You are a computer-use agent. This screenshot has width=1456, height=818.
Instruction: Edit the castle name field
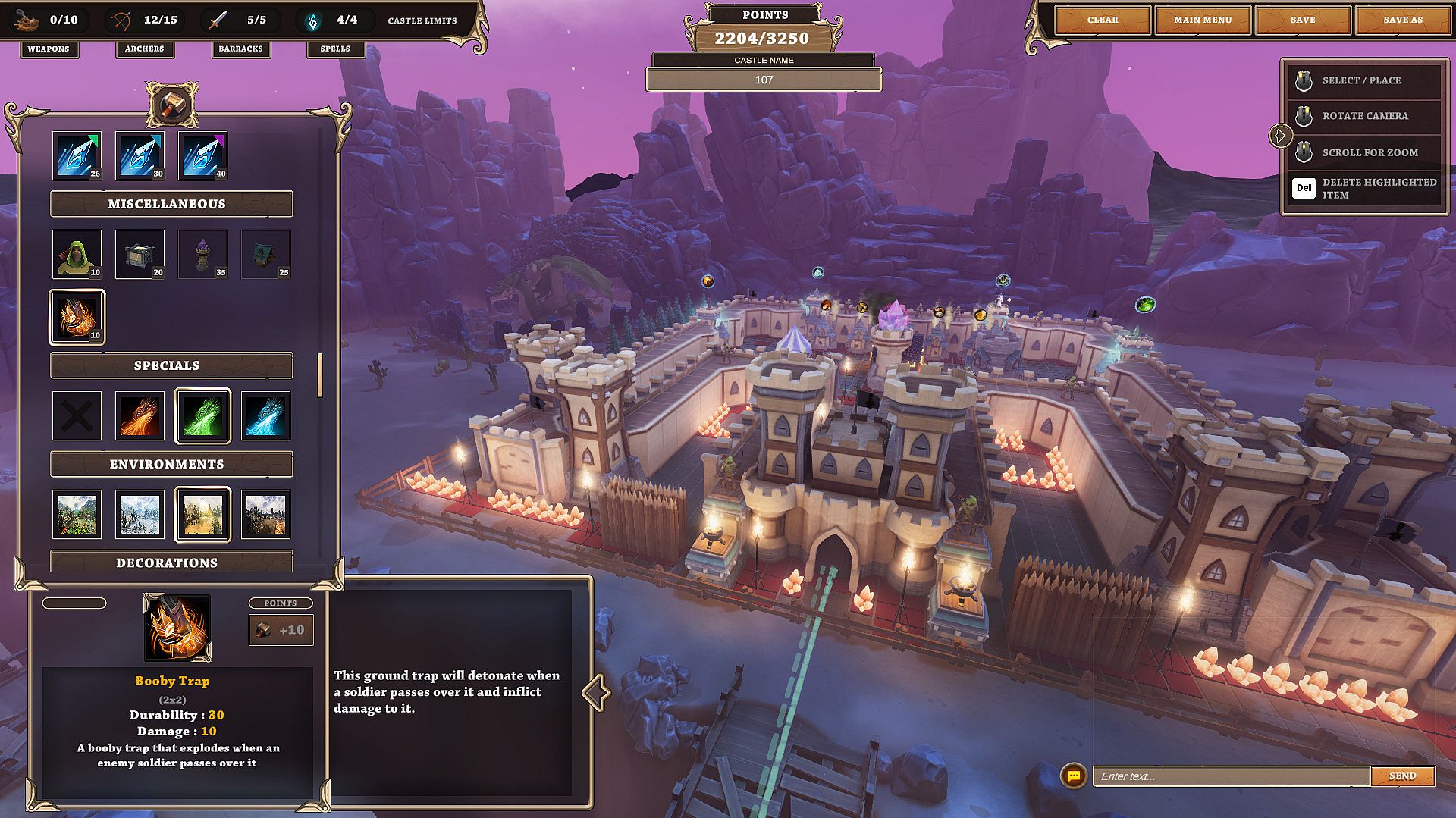coord(764,80)
